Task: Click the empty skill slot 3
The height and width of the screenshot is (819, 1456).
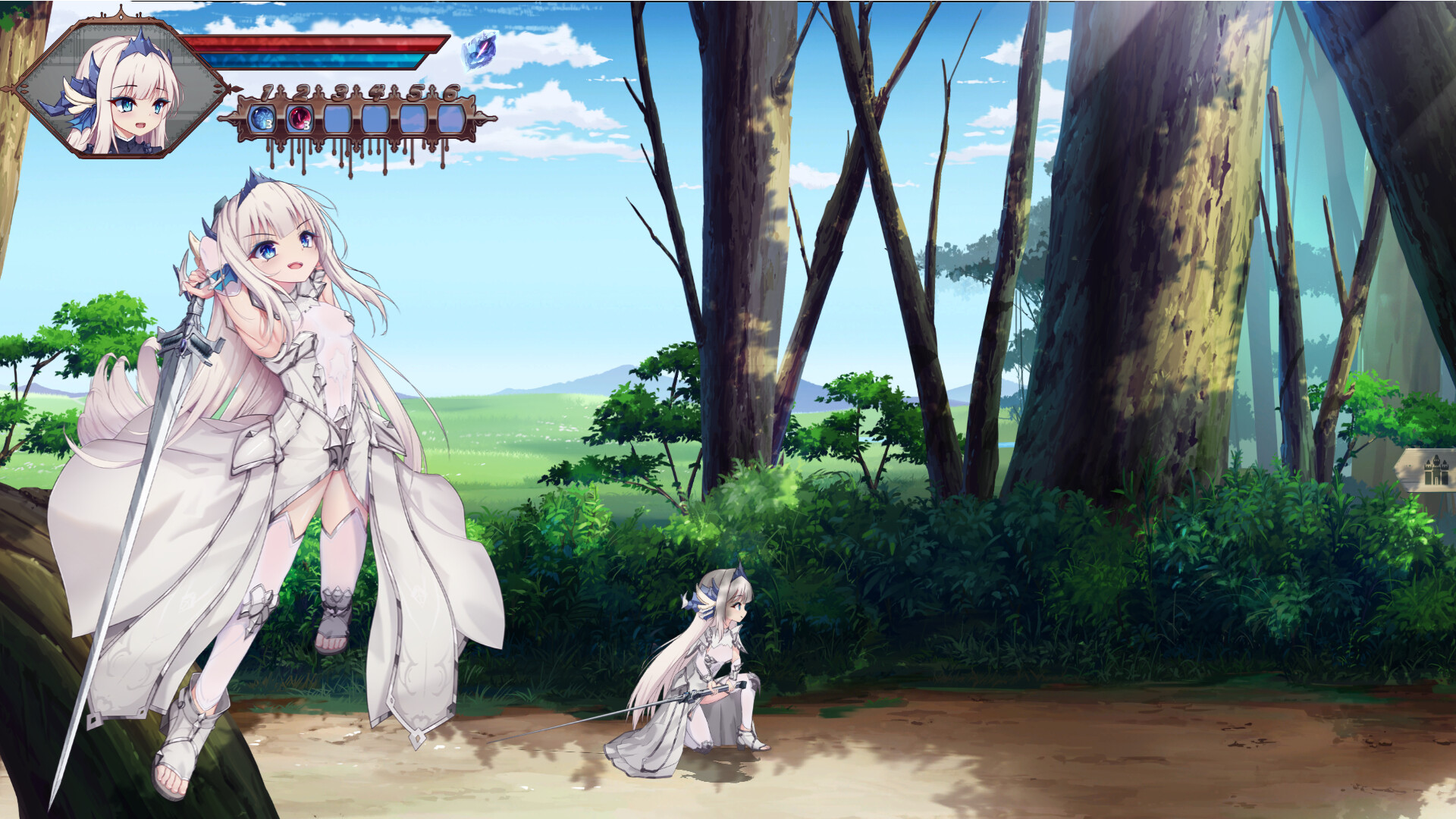Action: pos(339,118)
